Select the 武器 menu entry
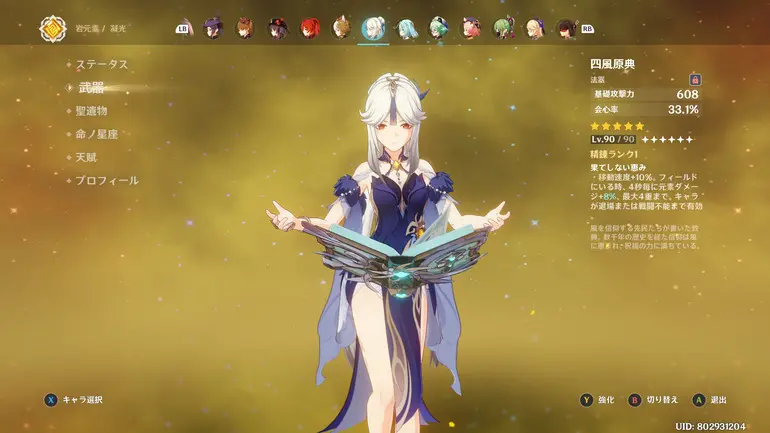Image resolution: width=770 pixels, height=433 pixels. coord(91,88)
